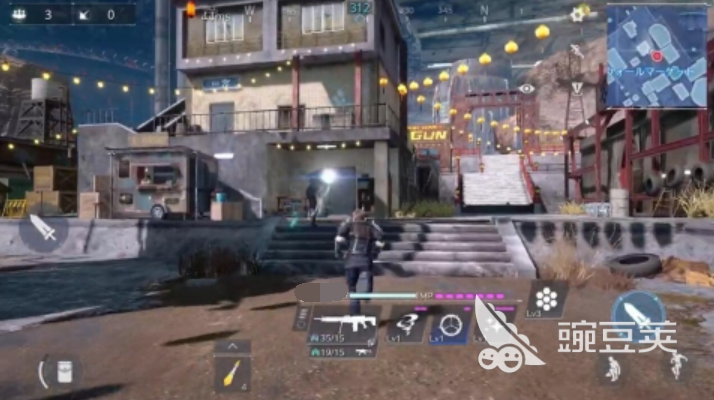The height and width of the screenshot is (400, 714).
Task: Tap the ammo cylinder reload button
Action: (x=548, y=298)
